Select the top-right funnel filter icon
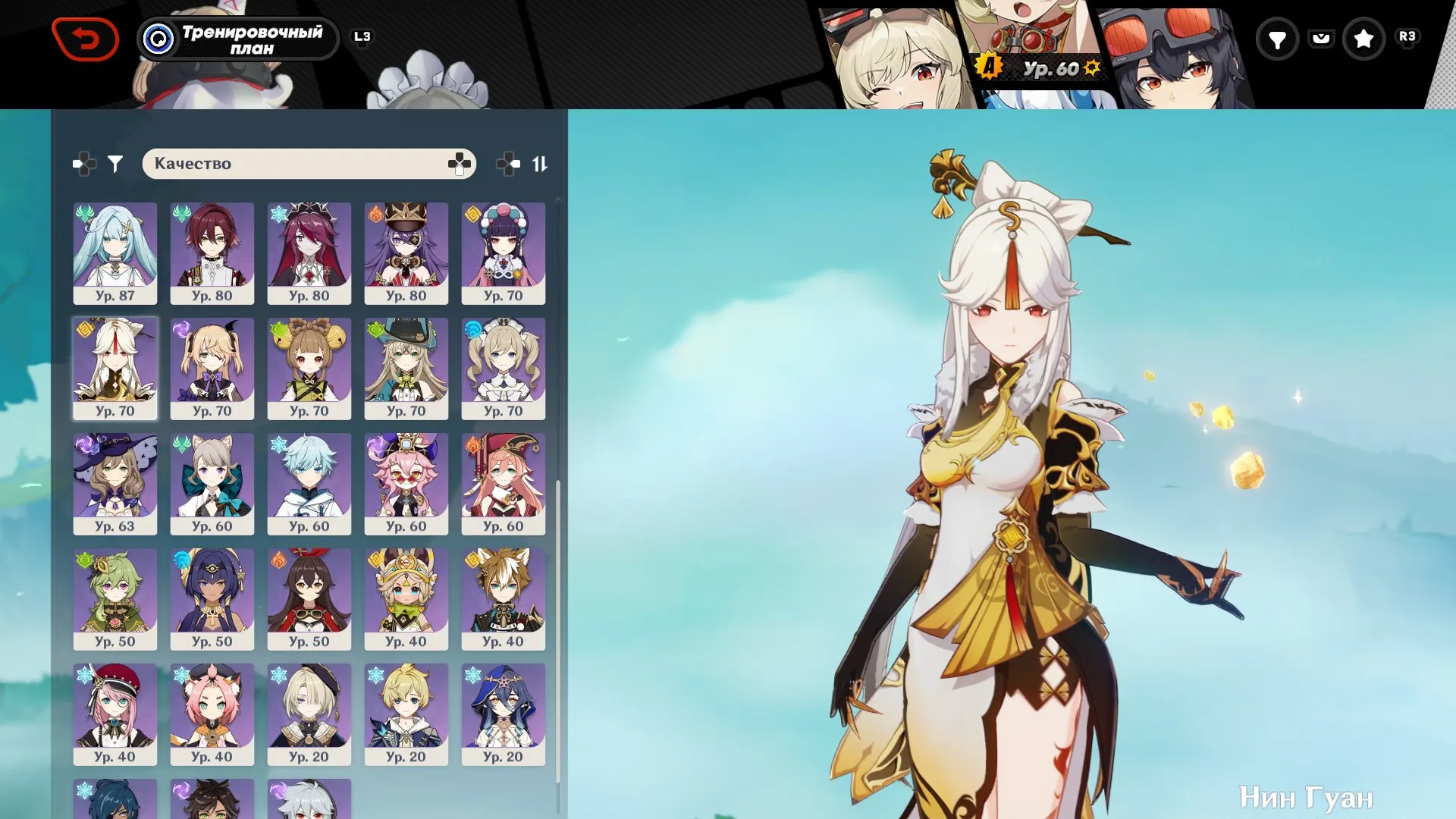 (1278, 38)
